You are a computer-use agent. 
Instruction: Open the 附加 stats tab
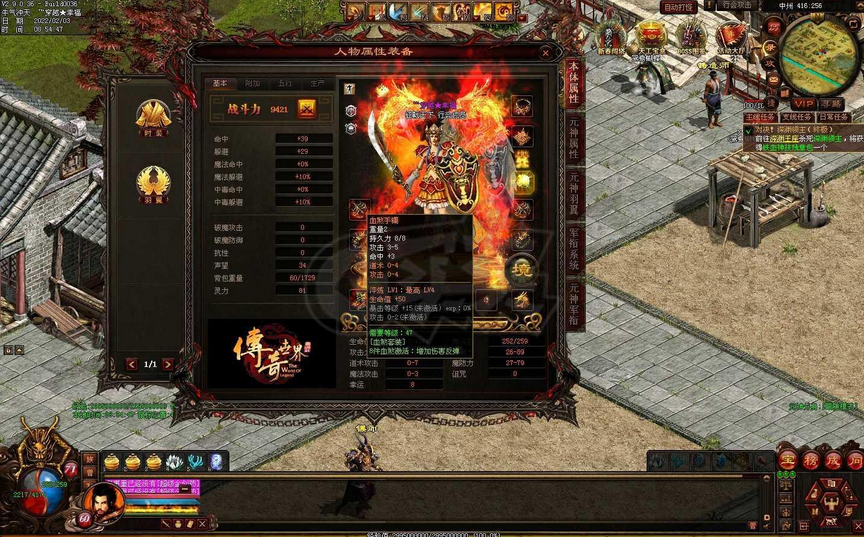coord(252,84)
